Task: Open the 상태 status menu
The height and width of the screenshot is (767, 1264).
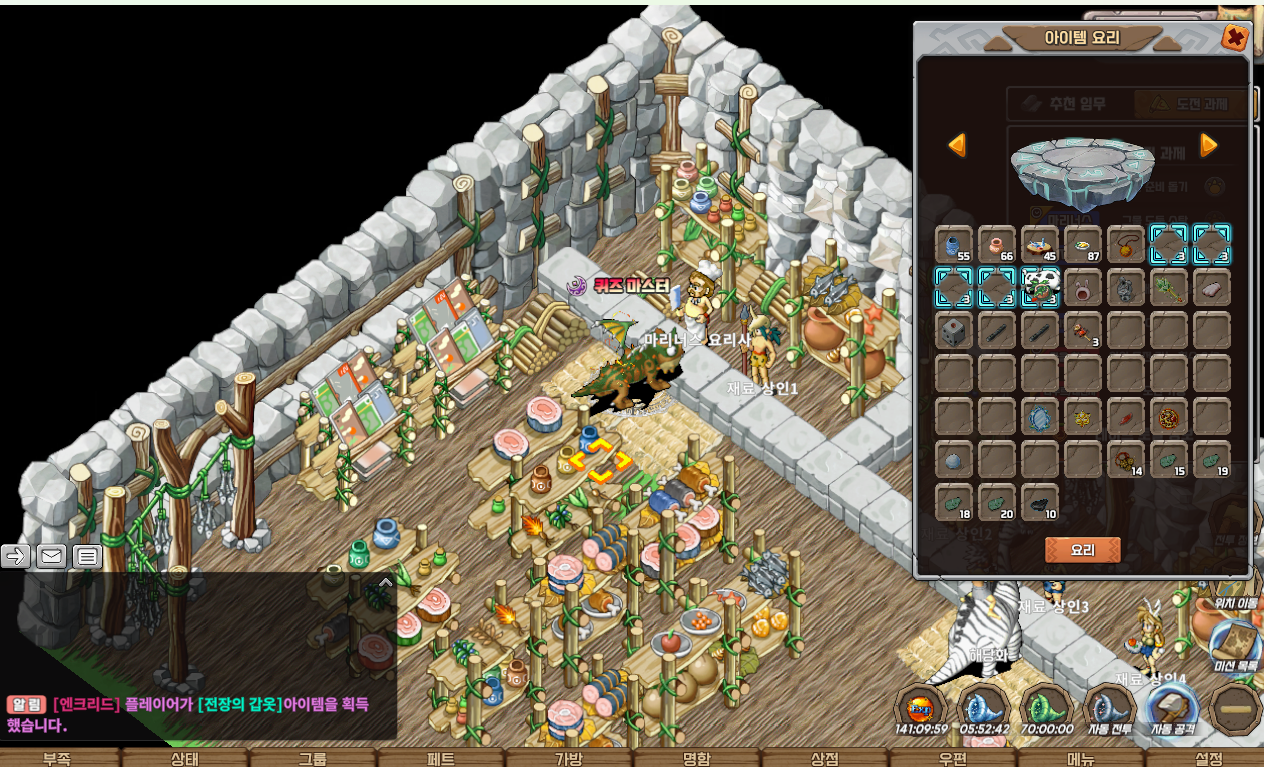Action: click(x=184, y=758)
